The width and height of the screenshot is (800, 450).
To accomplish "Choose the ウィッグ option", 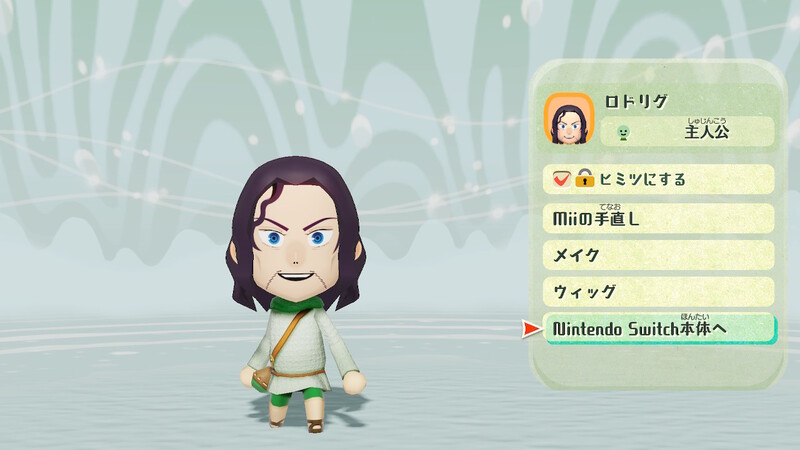I will click(659, 292).
